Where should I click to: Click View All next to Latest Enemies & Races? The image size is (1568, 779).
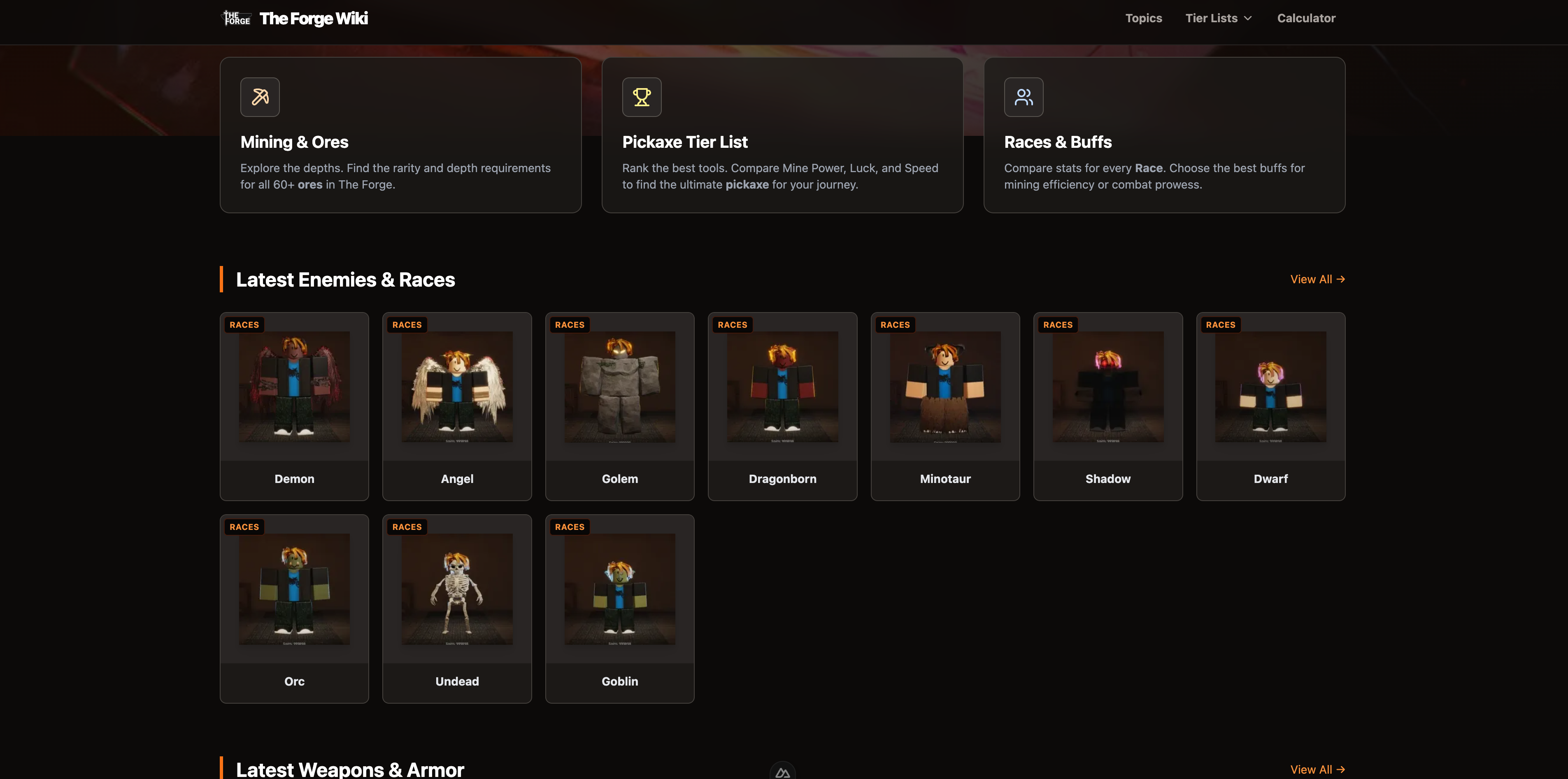pos(1317,279)
